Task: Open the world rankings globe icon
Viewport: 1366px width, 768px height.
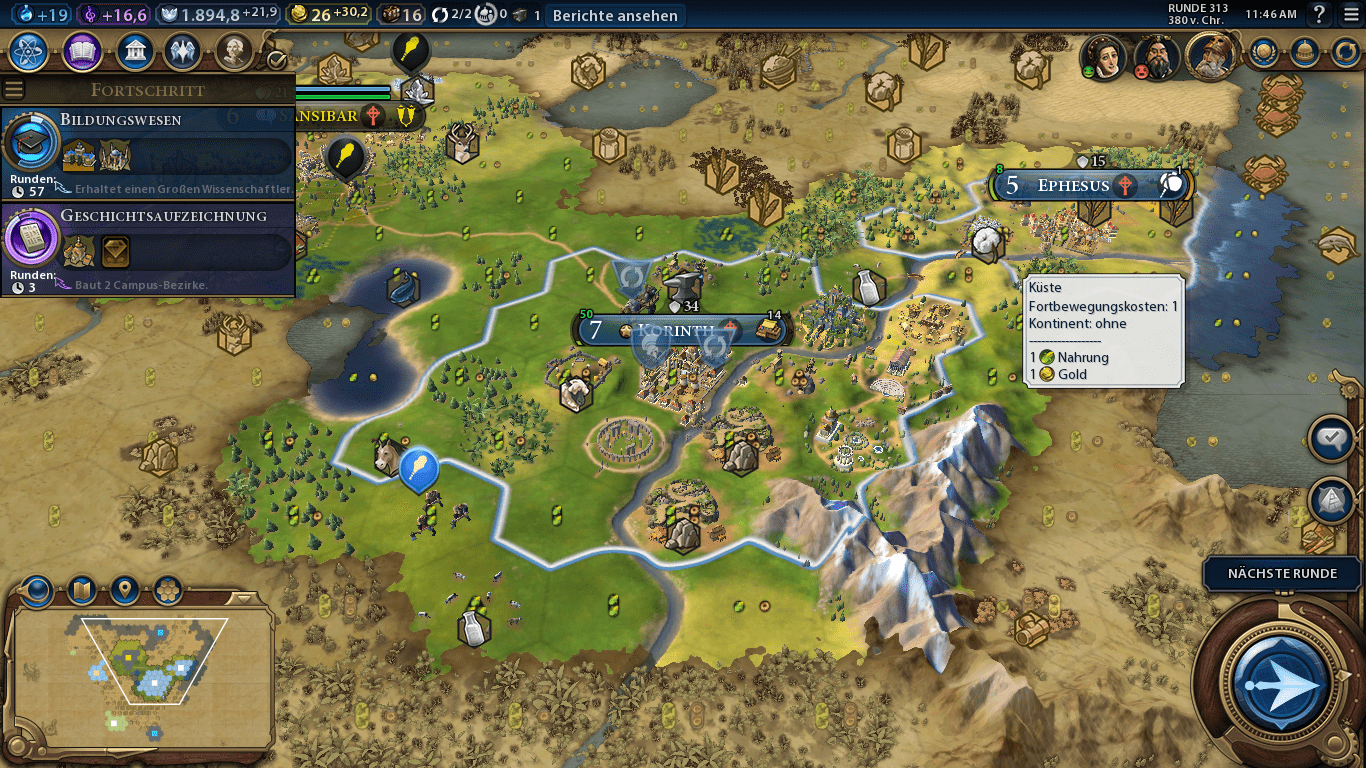Action: tap(1264, 51)
